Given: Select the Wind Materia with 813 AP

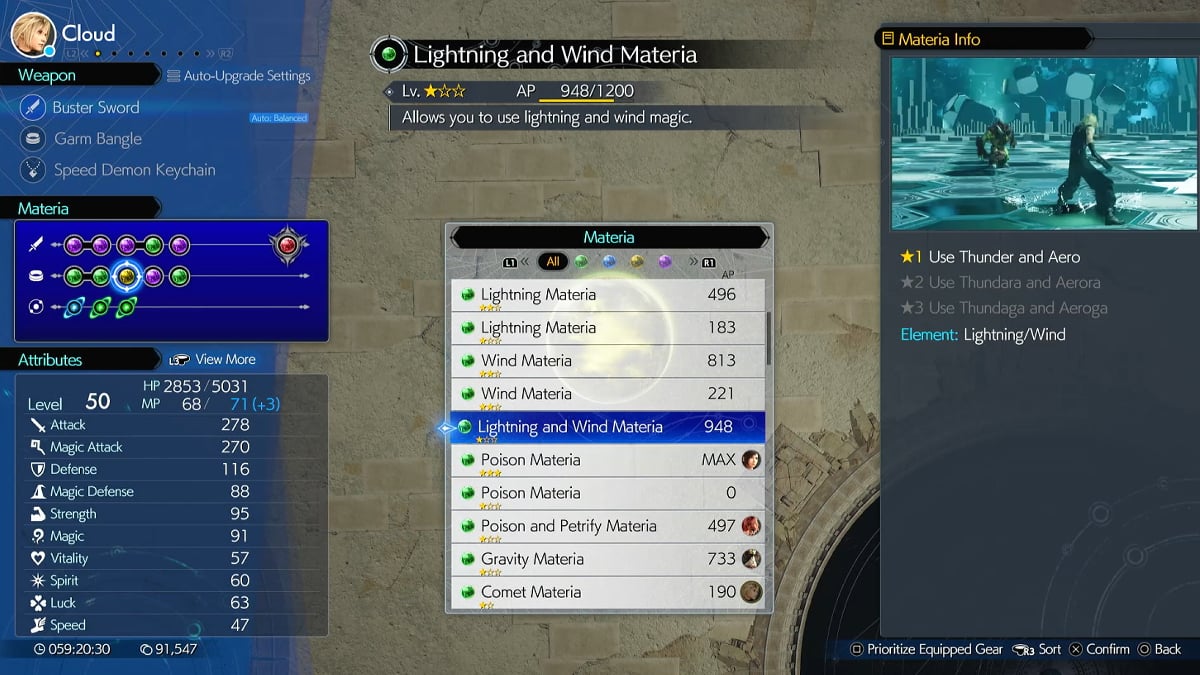Looking at the screenshot, I should 607,361.
